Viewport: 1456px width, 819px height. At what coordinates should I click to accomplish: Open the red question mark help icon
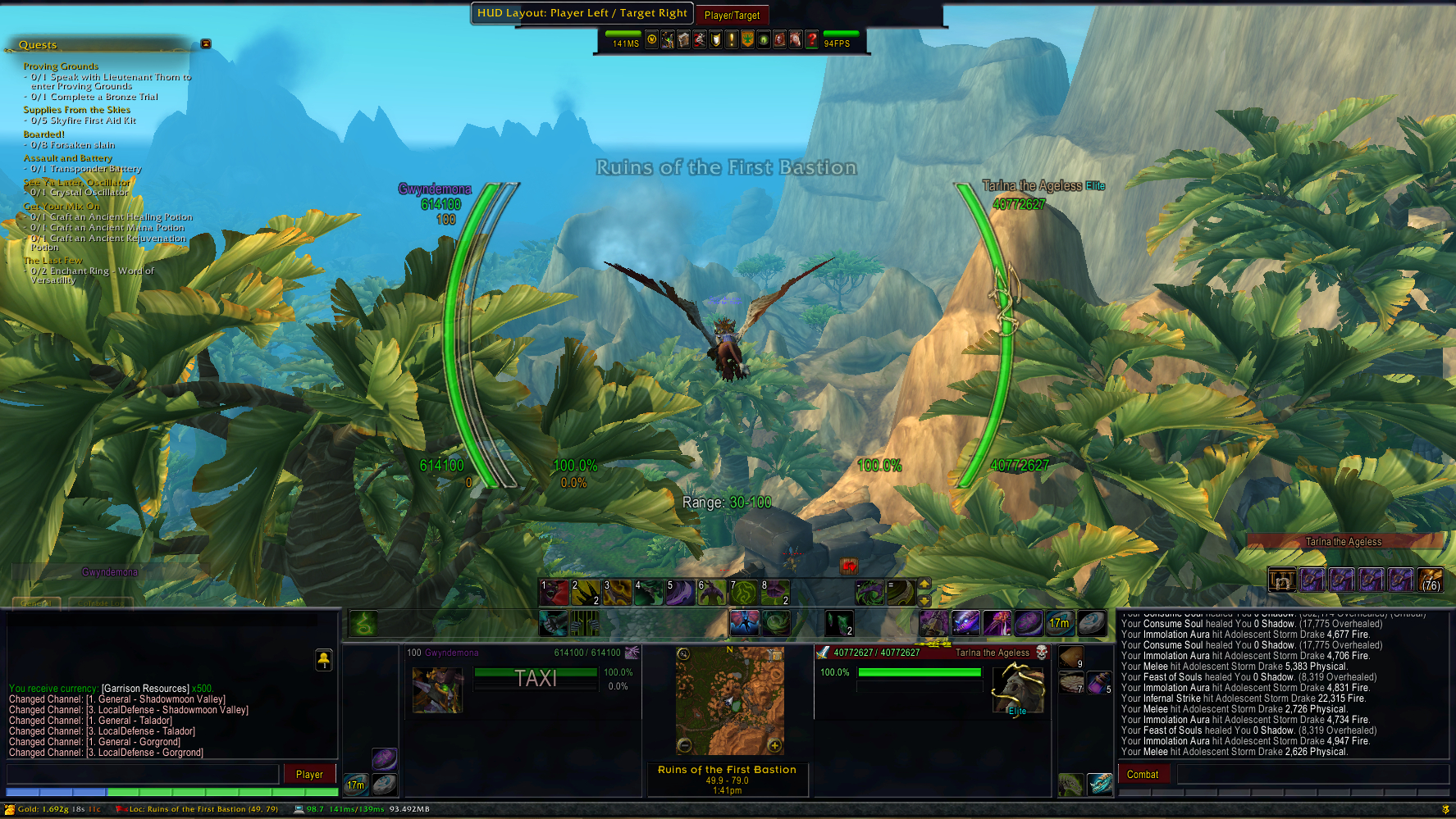pos(811,39)
